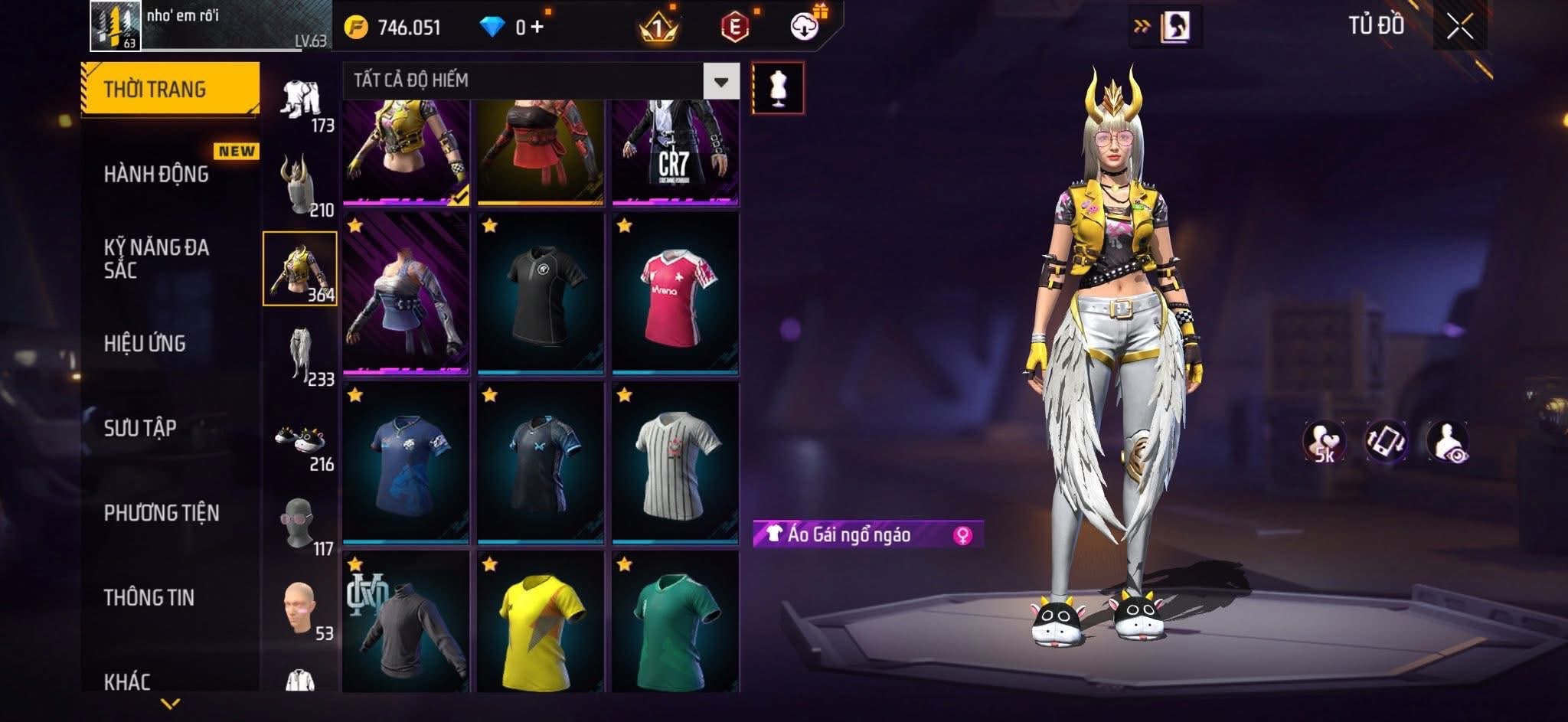The width and height of the screenshot is (1568, 722).
Task: Click the rotate character icon
Action: (1386, 442)
